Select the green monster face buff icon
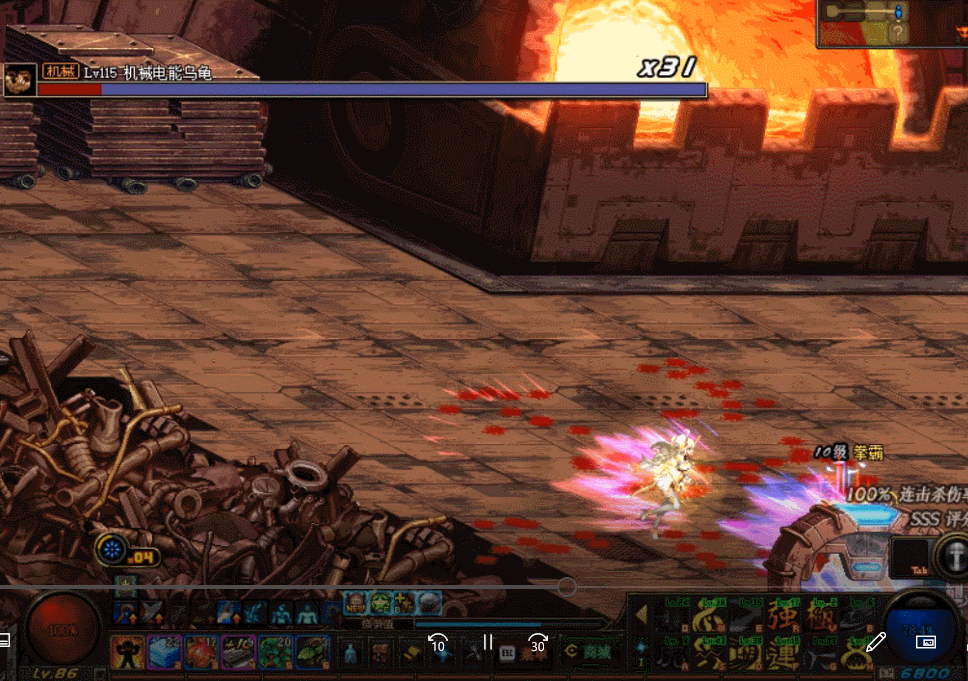This screenshot has width=968, height=681. coord(381,602)
